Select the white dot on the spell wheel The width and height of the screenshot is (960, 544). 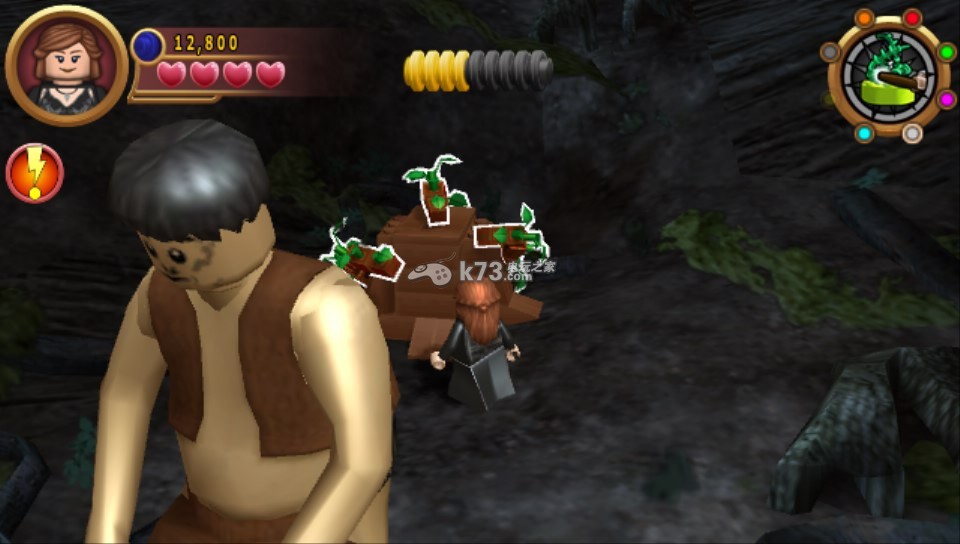coord(912,133)
